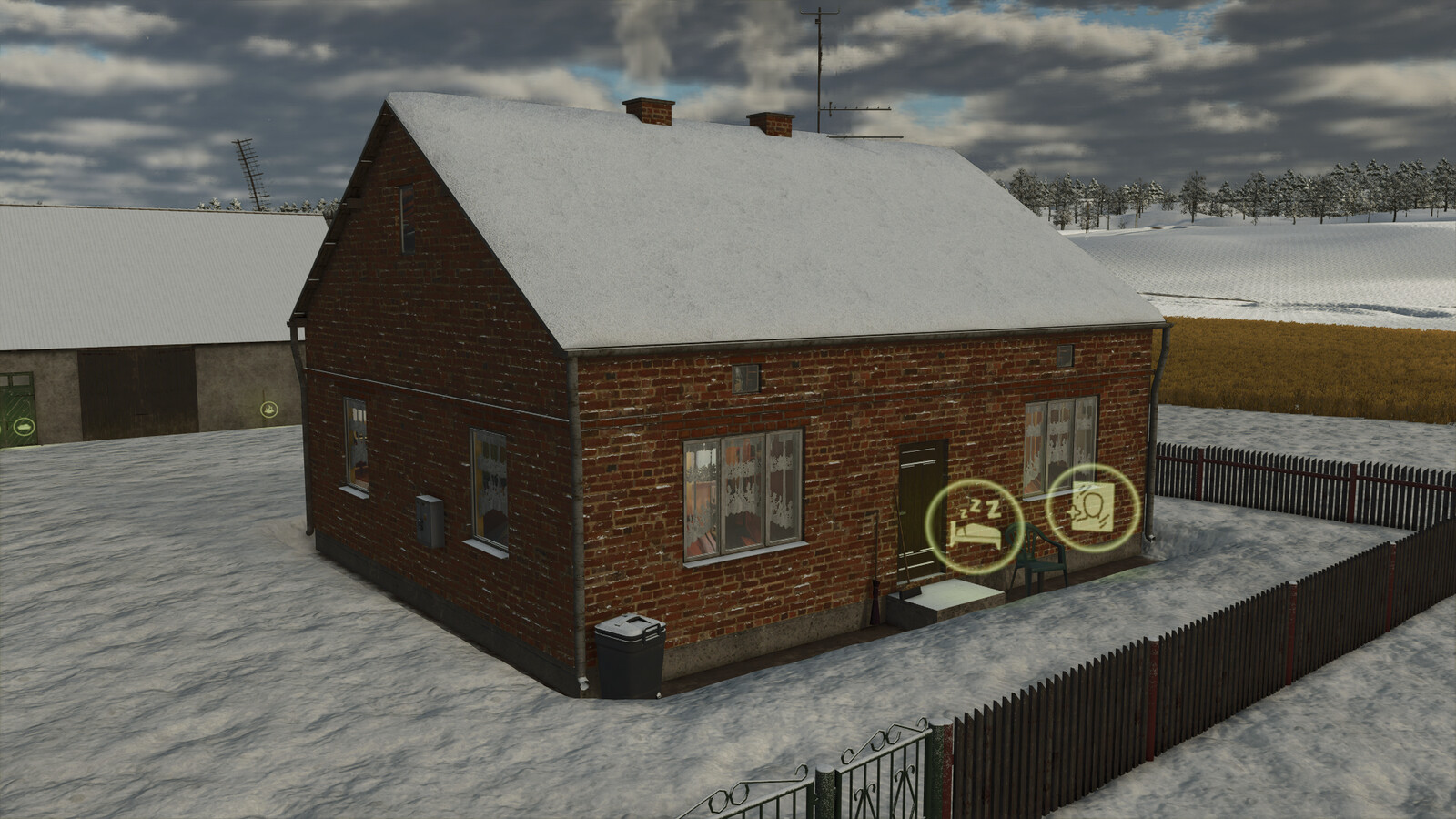Viewport: 1456px width, 819px height.
Task: Select the vehicle icon on the green barn door
Action: (24, 425)
